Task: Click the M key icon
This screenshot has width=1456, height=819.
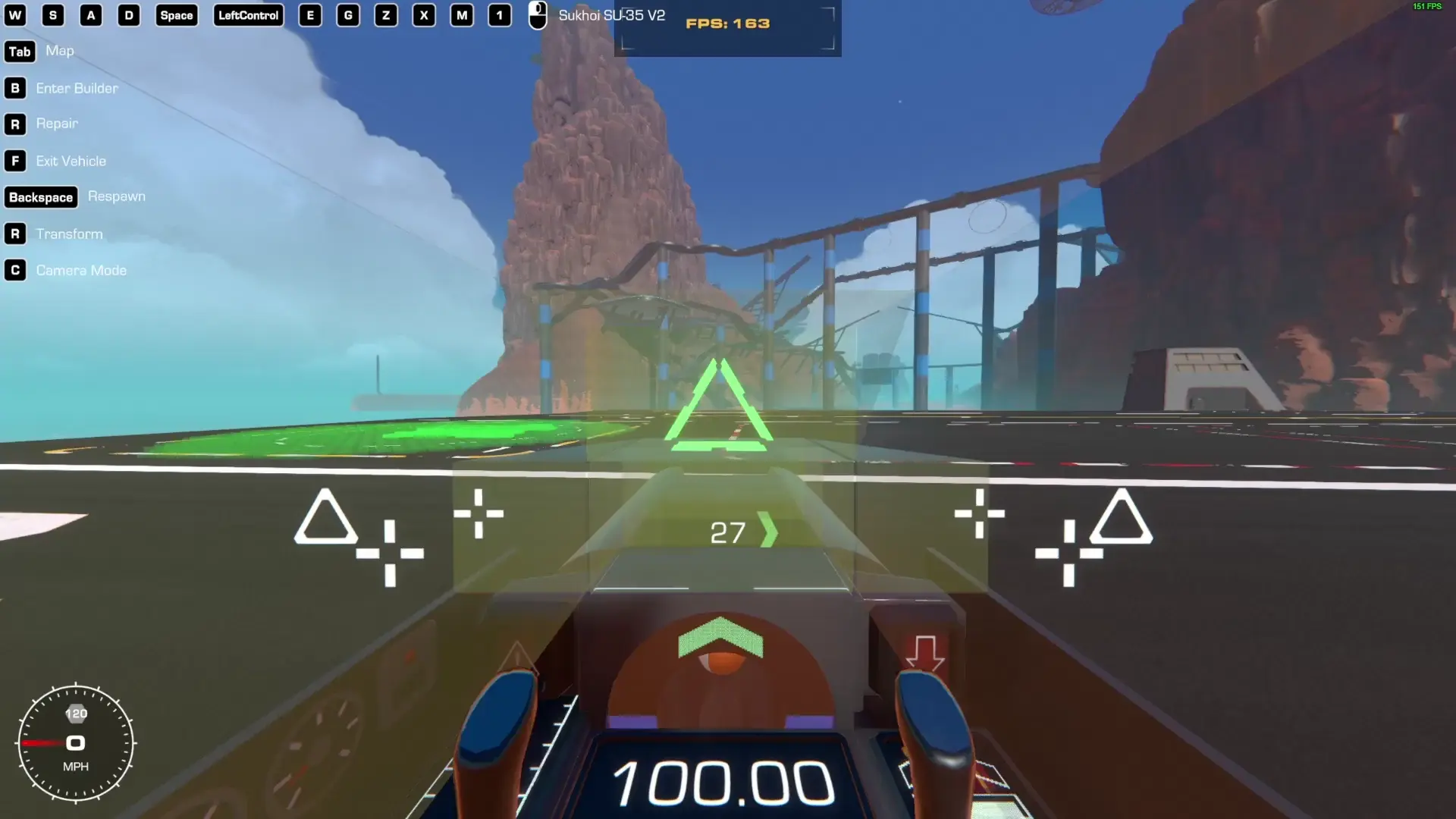Action: tap(462, 15)
